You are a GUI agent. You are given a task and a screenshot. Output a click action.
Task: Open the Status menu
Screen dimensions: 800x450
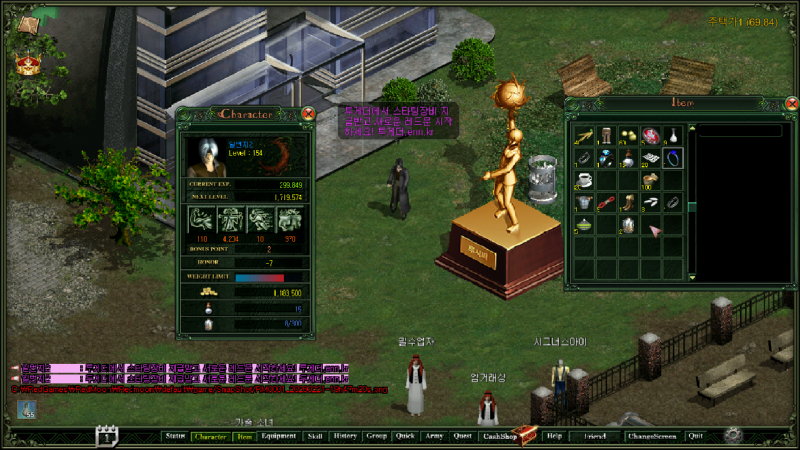click(175, 436)
